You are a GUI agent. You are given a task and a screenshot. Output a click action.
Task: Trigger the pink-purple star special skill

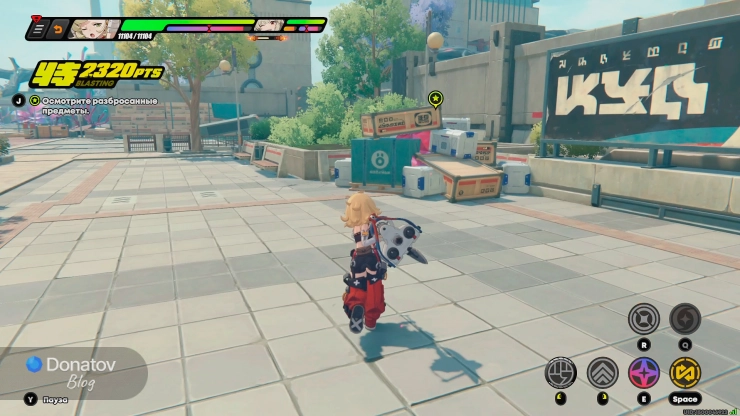pos(643,373)
